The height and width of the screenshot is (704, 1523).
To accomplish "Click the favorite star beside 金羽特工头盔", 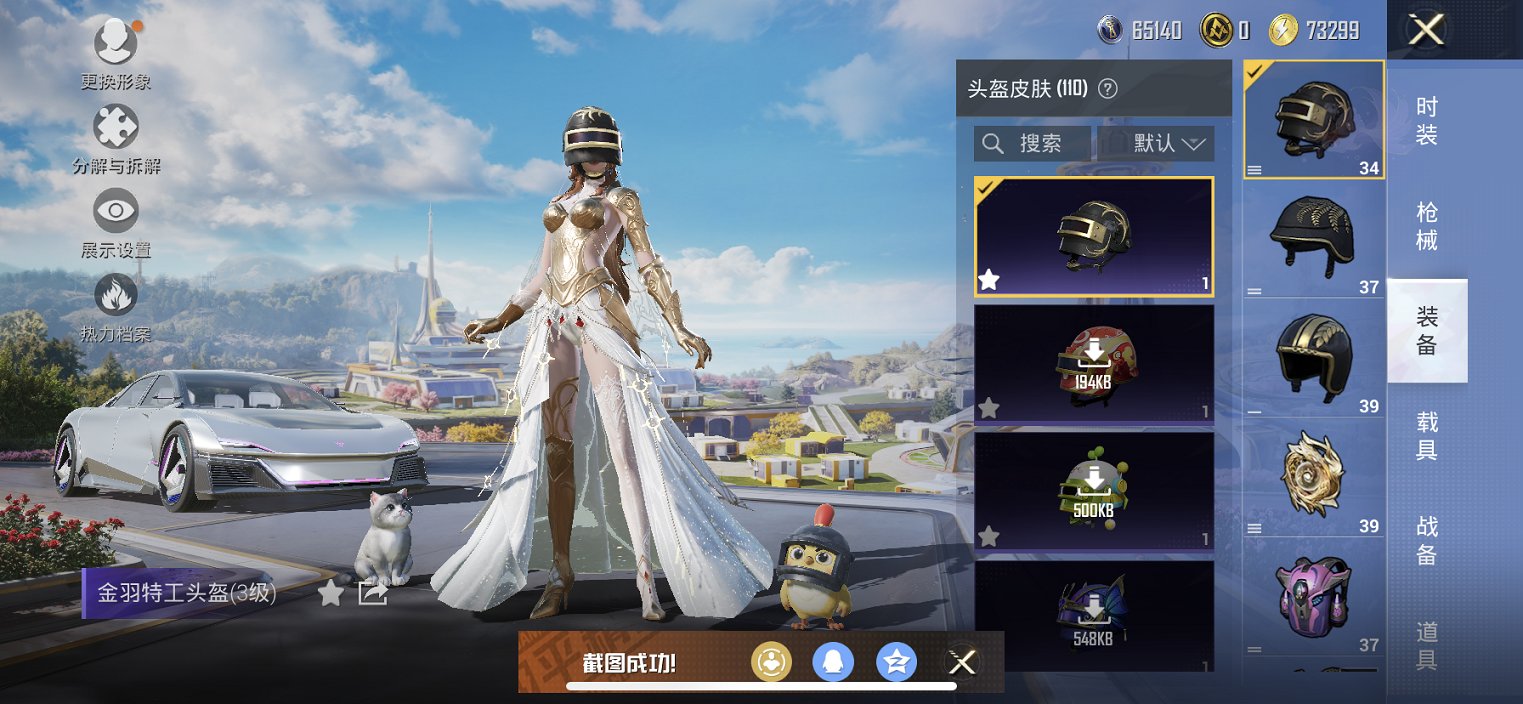I will point(331,593).
